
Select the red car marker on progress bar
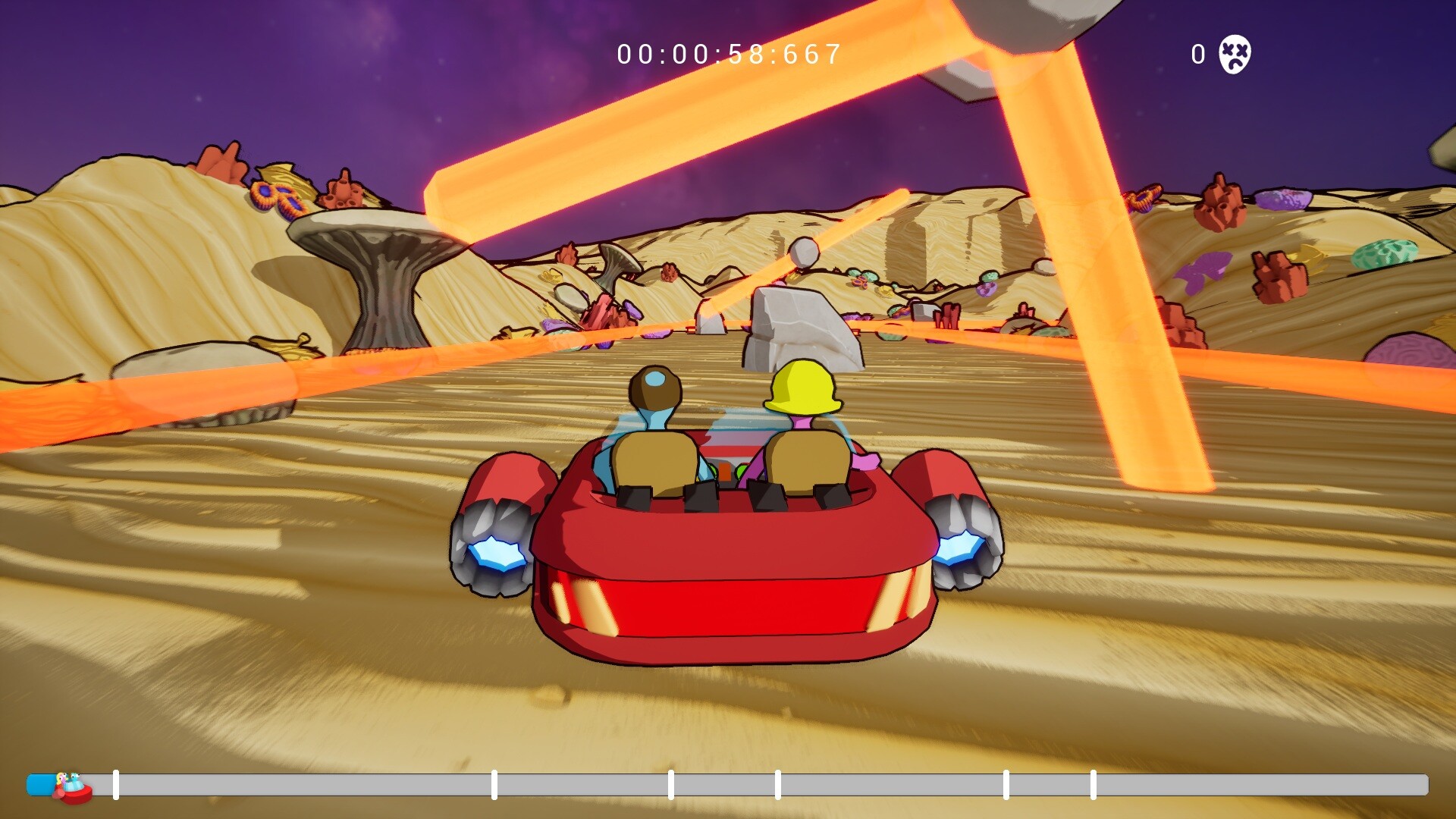[72, 788]
